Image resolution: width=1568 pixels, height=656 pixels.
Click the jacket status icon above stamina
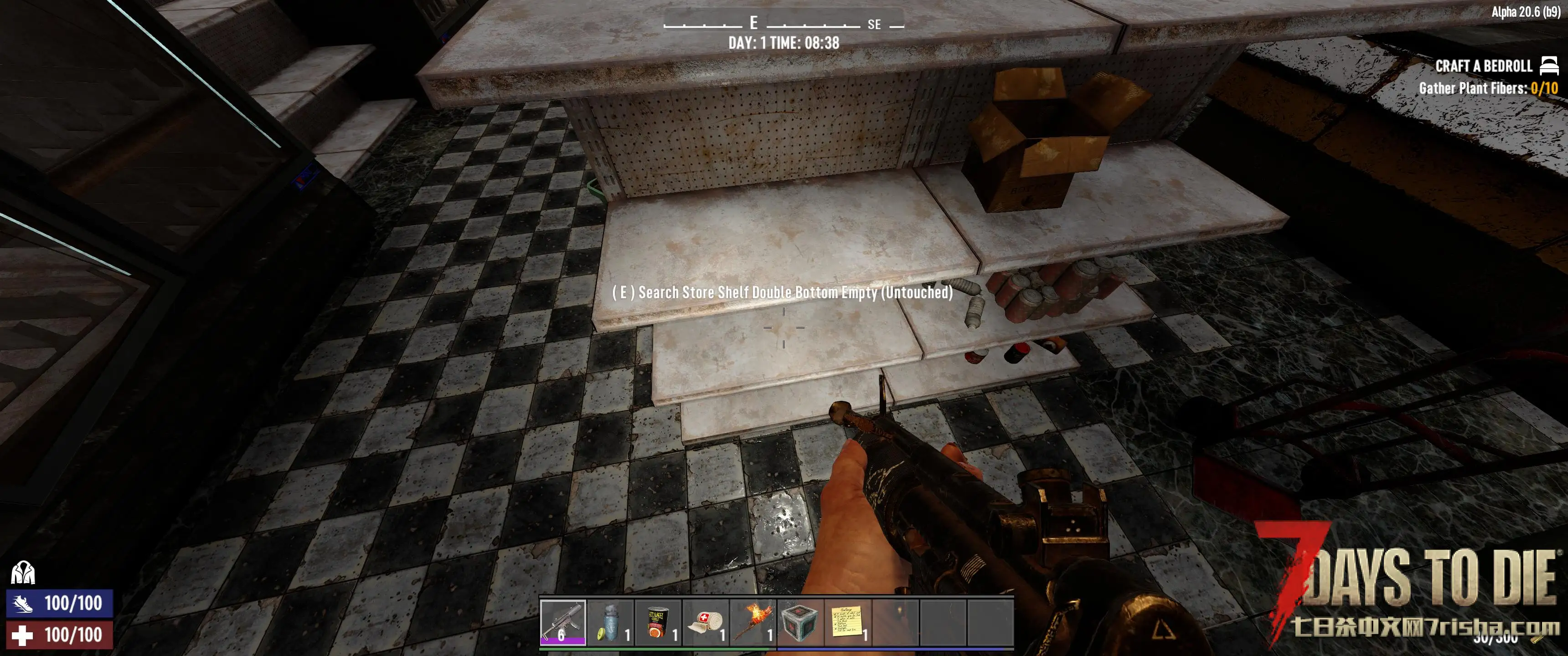pyautogui.click(x=23, y=573)
